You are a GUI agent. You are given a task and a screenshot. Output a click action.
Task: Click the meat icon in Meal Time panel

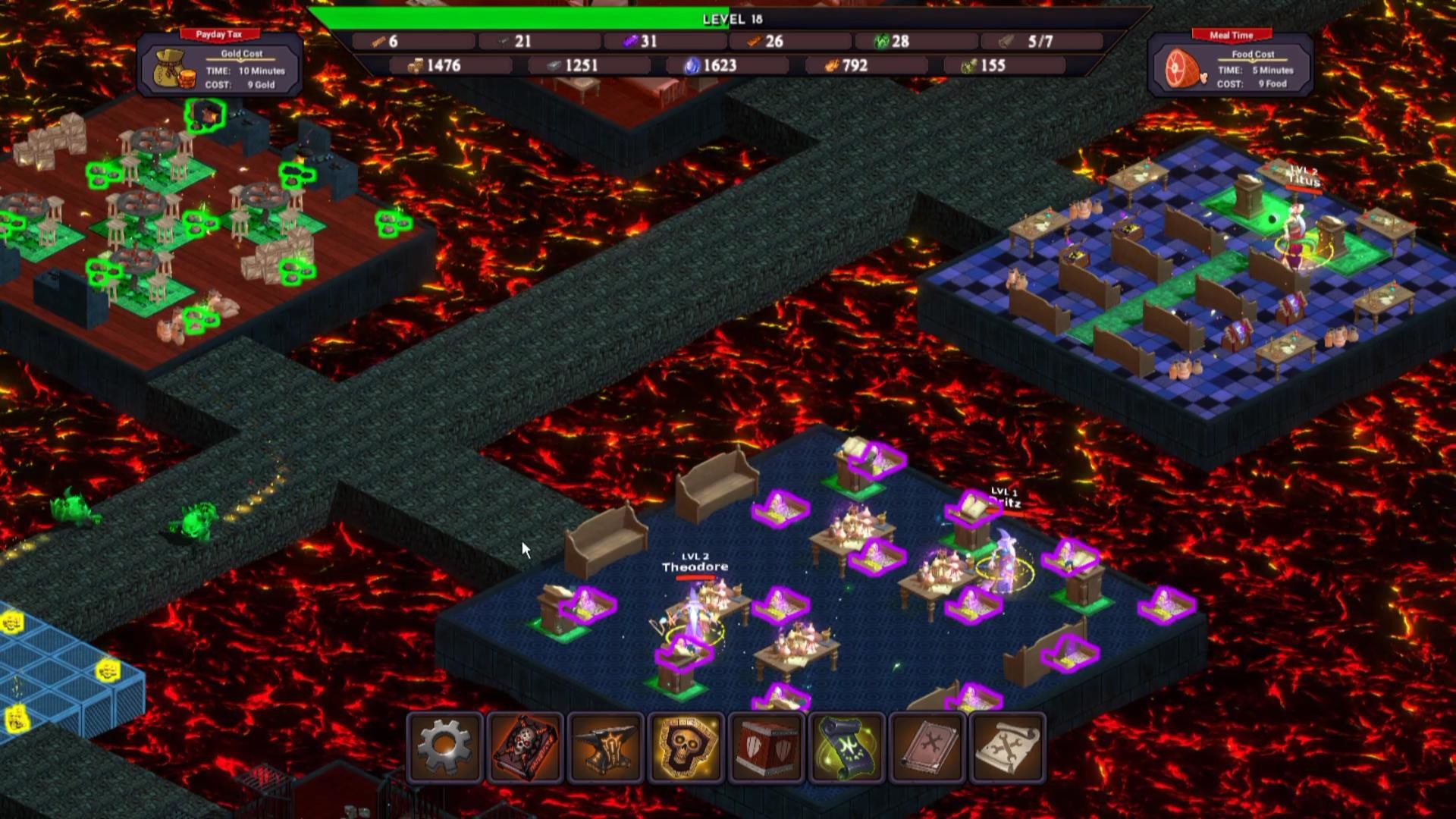point(1187,68)
